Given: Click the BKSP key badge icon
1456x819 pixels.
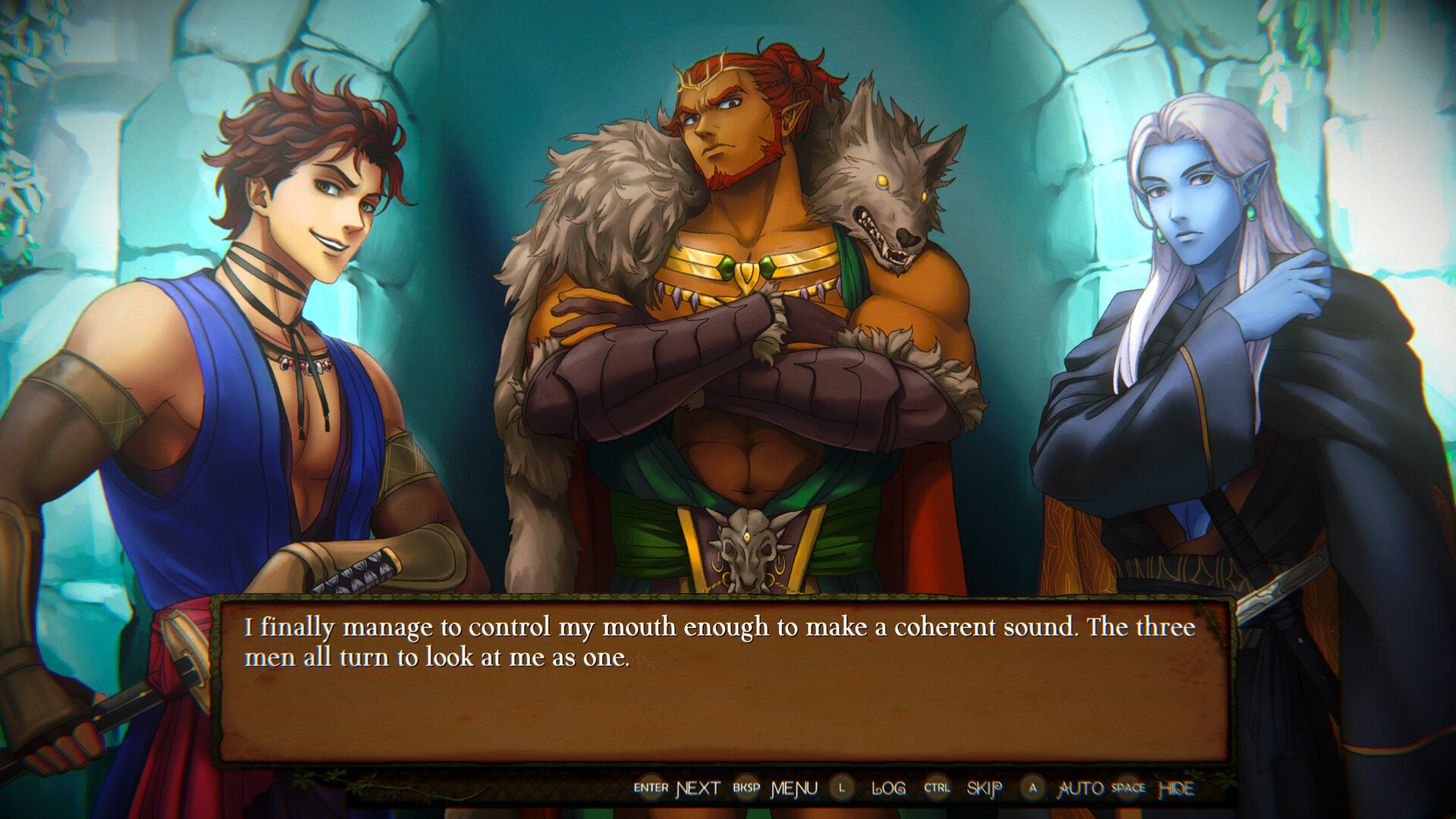Looking at the screenshot, I should coord(747,789).
